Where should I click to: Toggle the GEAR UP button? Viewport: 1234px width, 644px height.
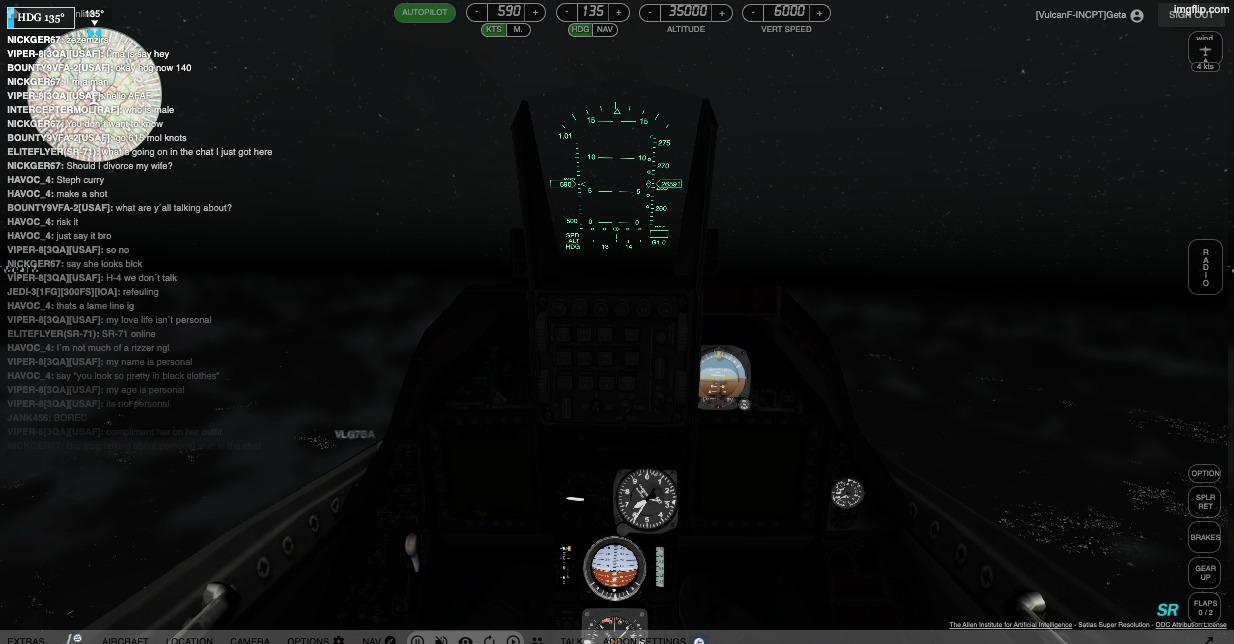[x=1205, y=573]
